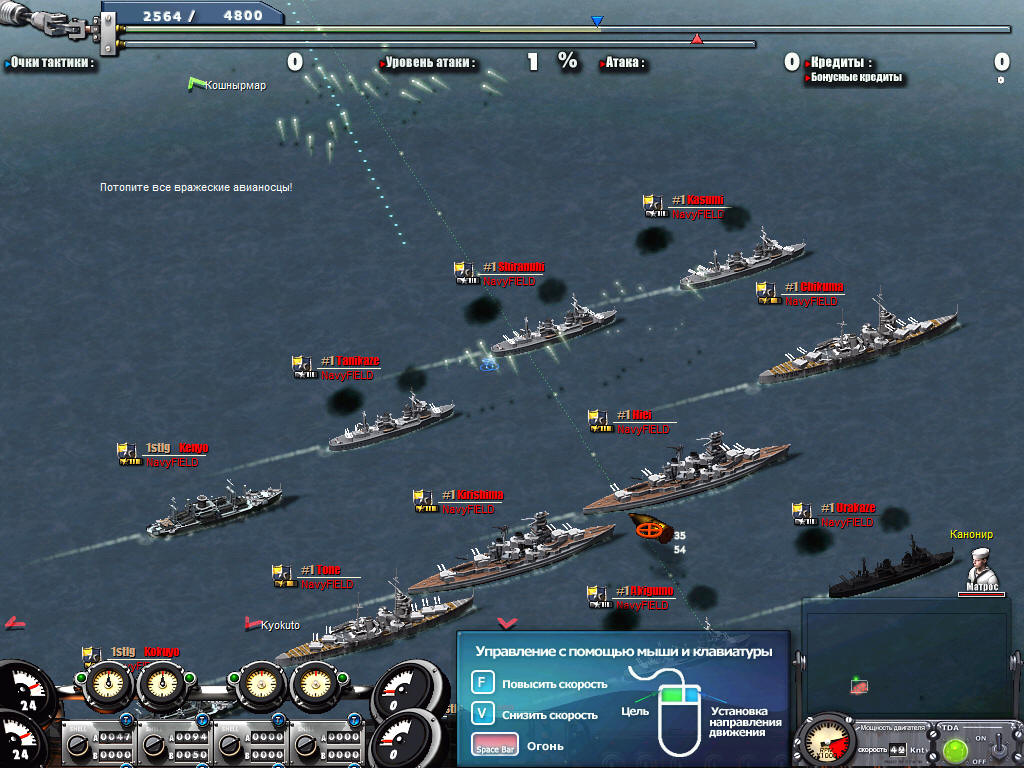This screenshot has height=768, width=1024.
Task: Activate the green TDA lamp button
Action: [x=953, y=750]
